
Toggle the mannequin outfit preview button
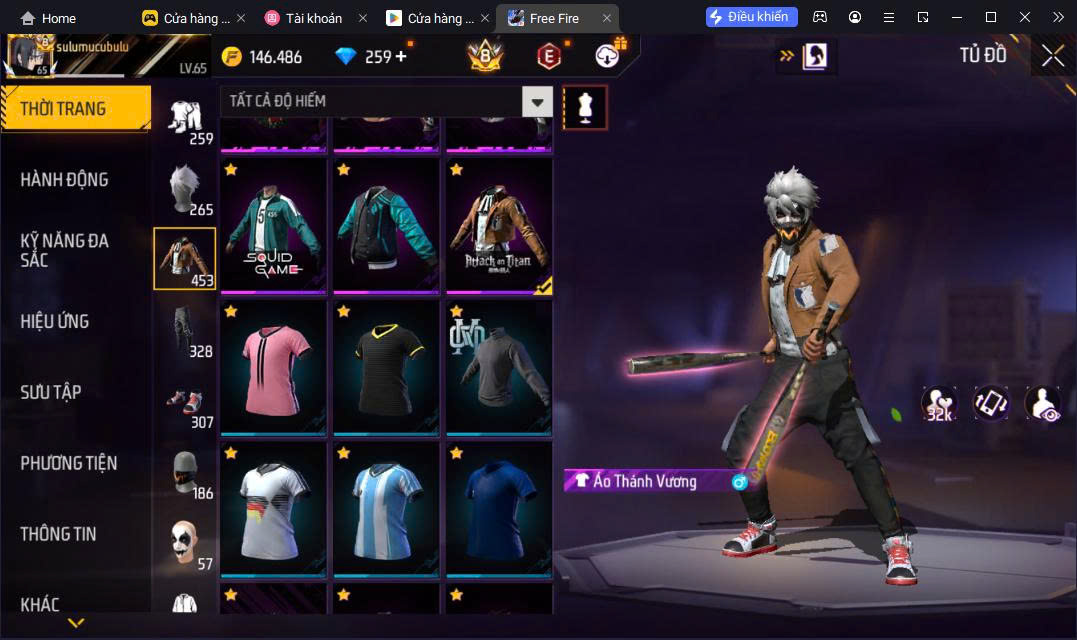585,107
